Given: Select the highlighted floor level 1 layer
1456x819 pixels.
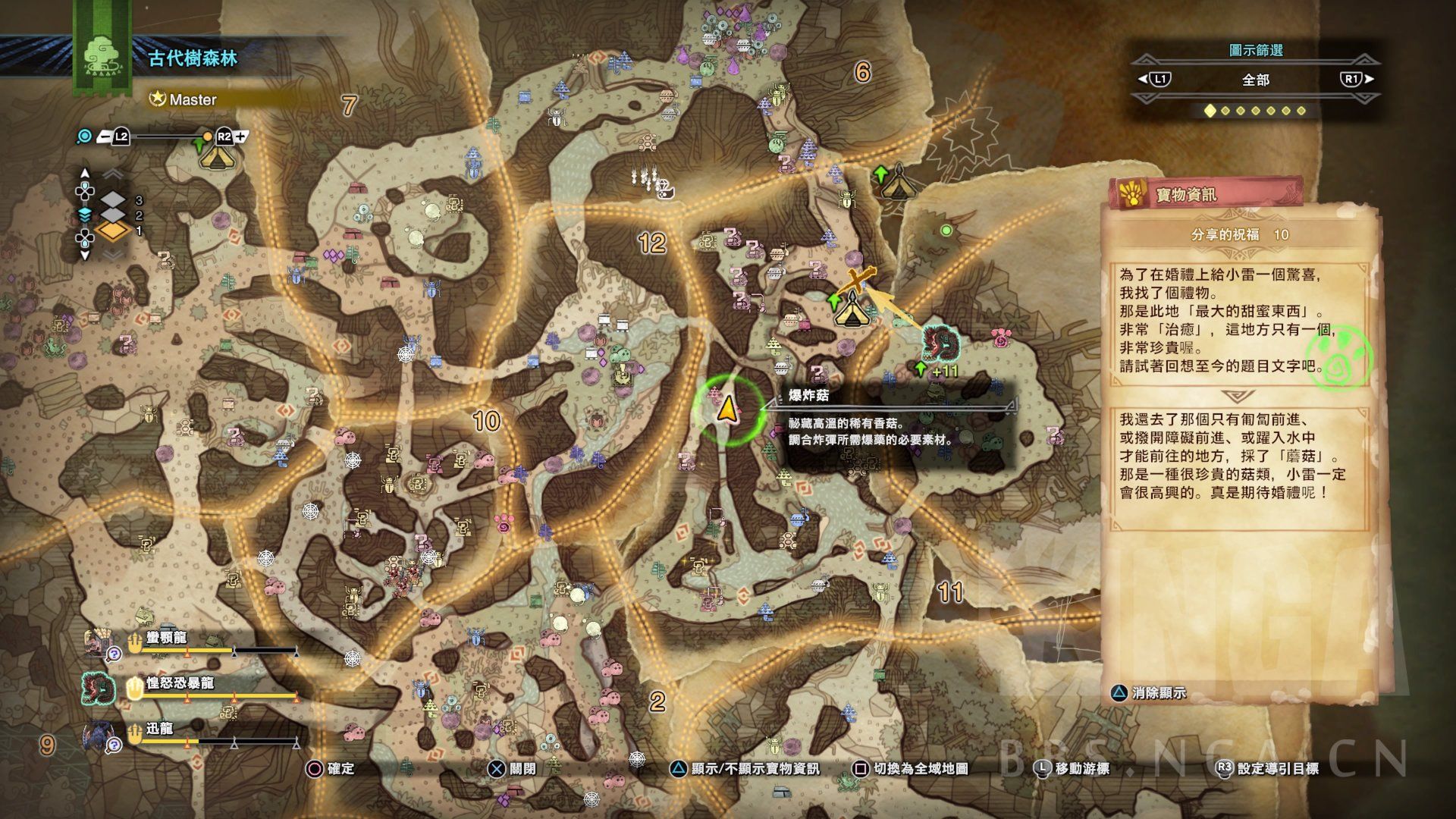Looking at the screenshot, I should 114,231.
